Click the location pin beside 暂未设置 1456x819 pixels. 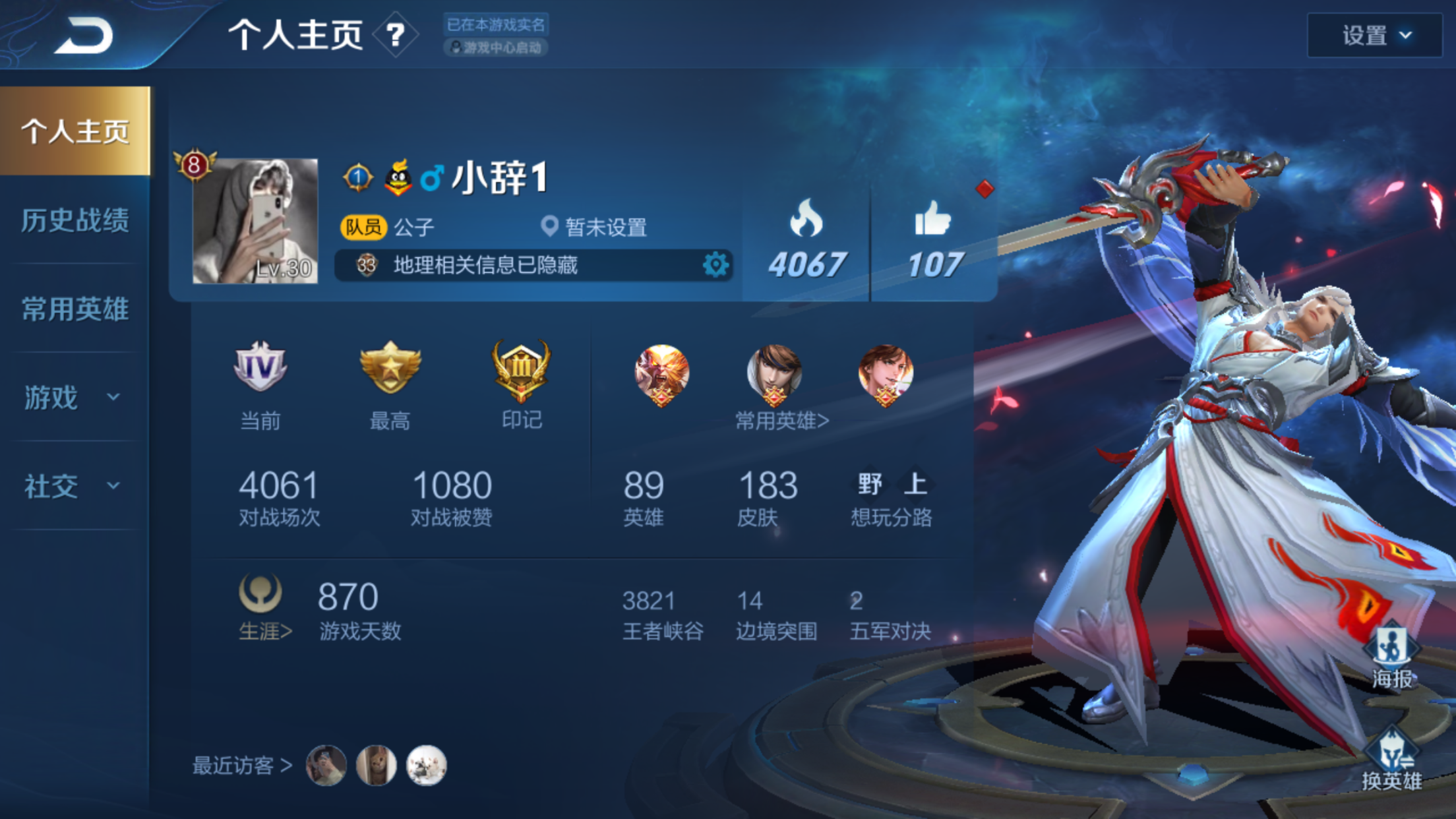point(551,226)
